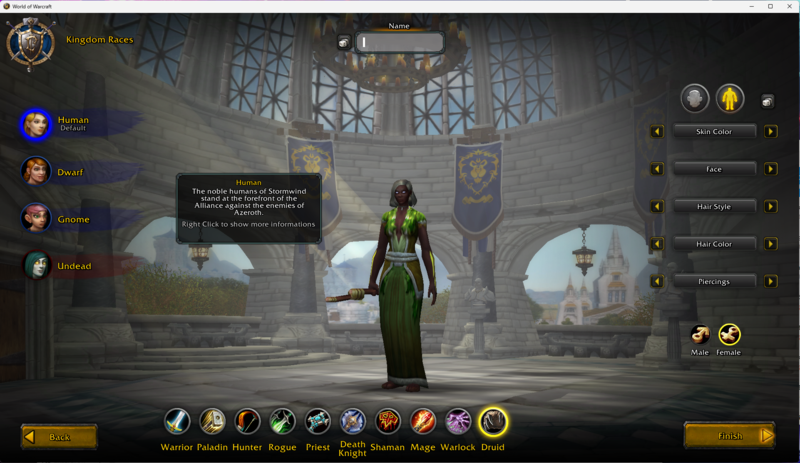
Task: Click the Finish button
Action: (730, 436)
